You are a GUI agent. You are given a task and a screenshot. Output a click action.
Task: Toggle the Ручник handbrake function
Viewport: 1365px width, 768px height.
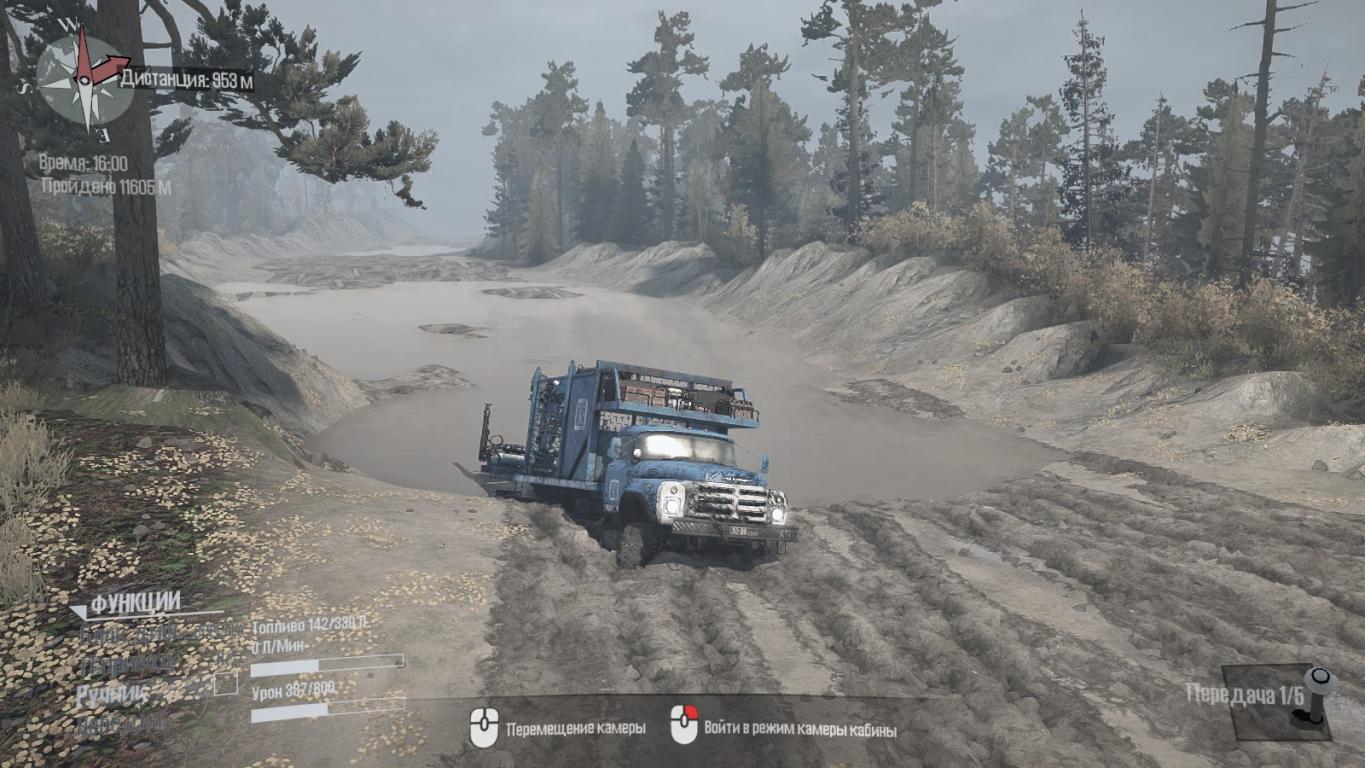coord(112,693)
